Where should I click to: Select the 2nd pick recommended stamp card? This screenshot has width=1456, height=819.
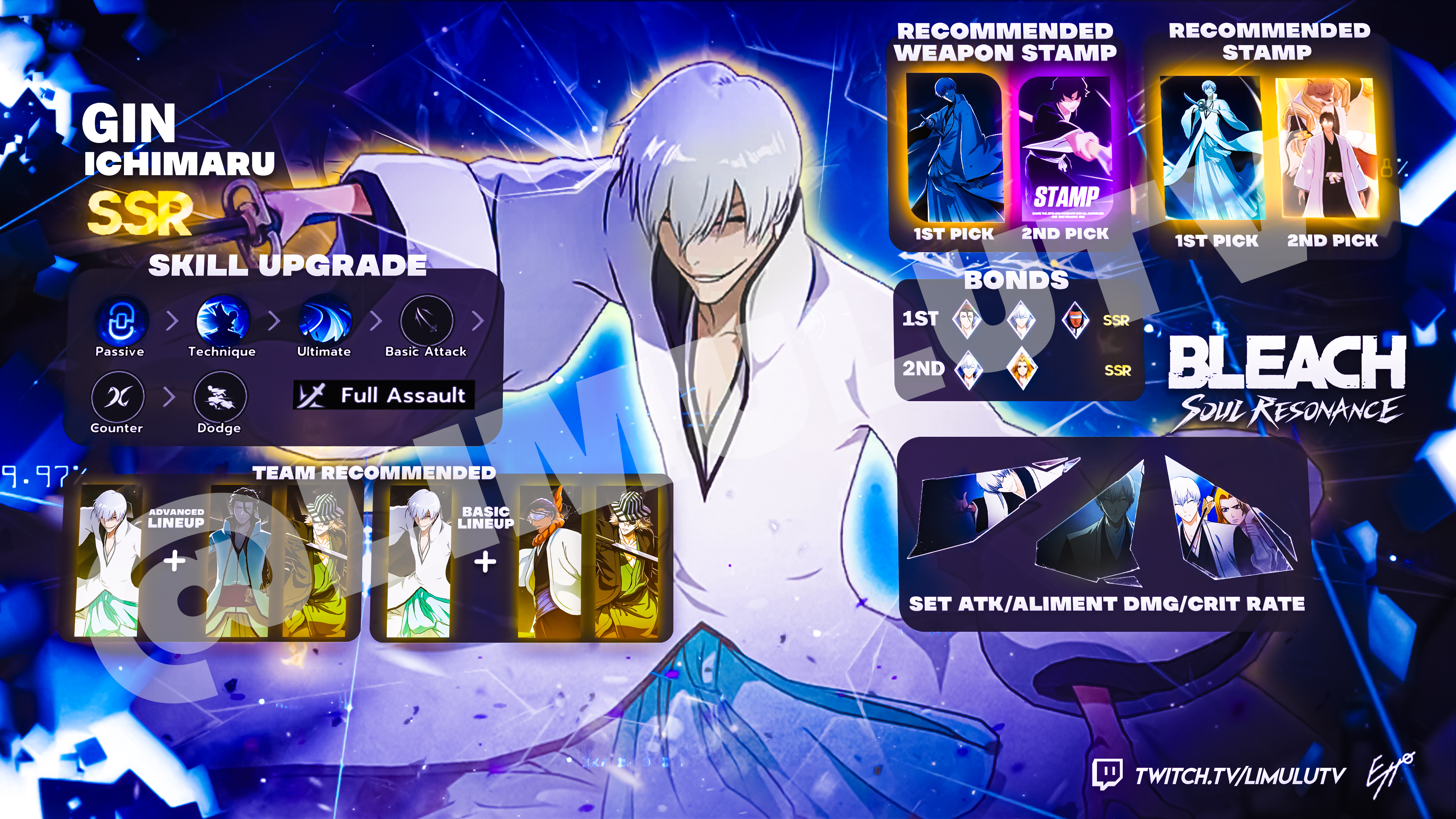coord(1328,148)
